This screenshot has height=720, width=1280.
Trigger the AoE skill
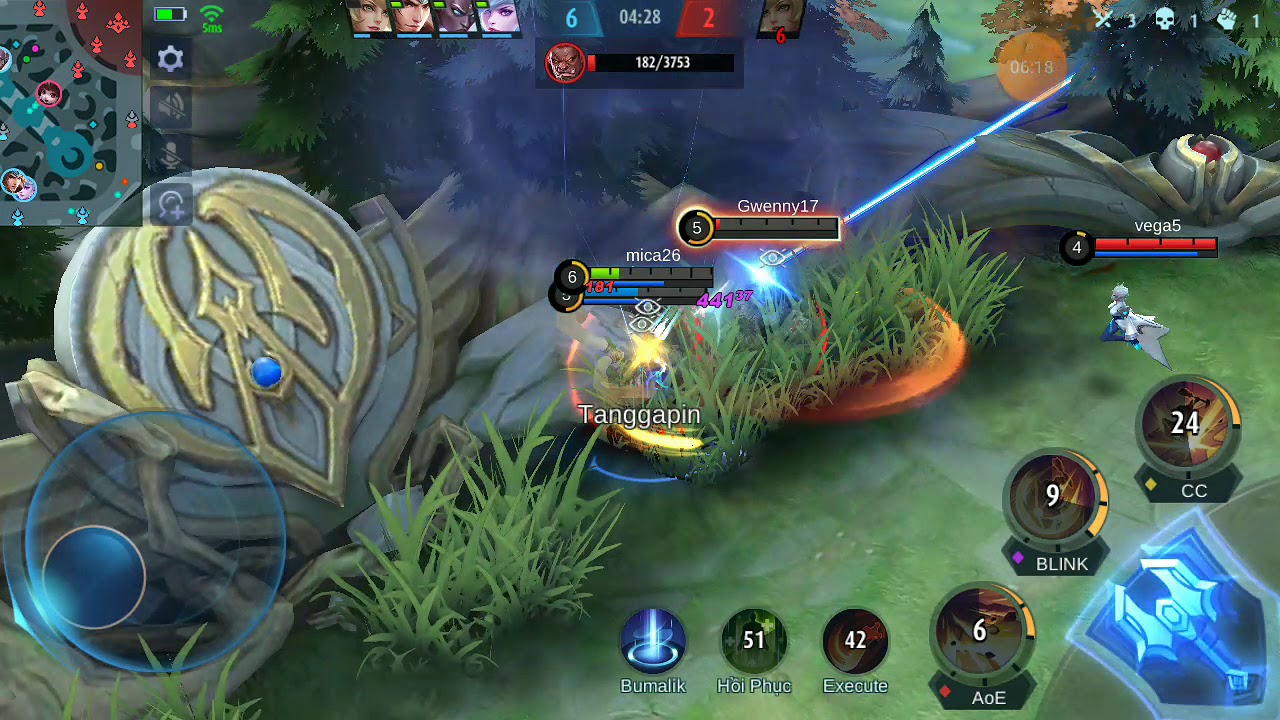[x=981, y=632]
